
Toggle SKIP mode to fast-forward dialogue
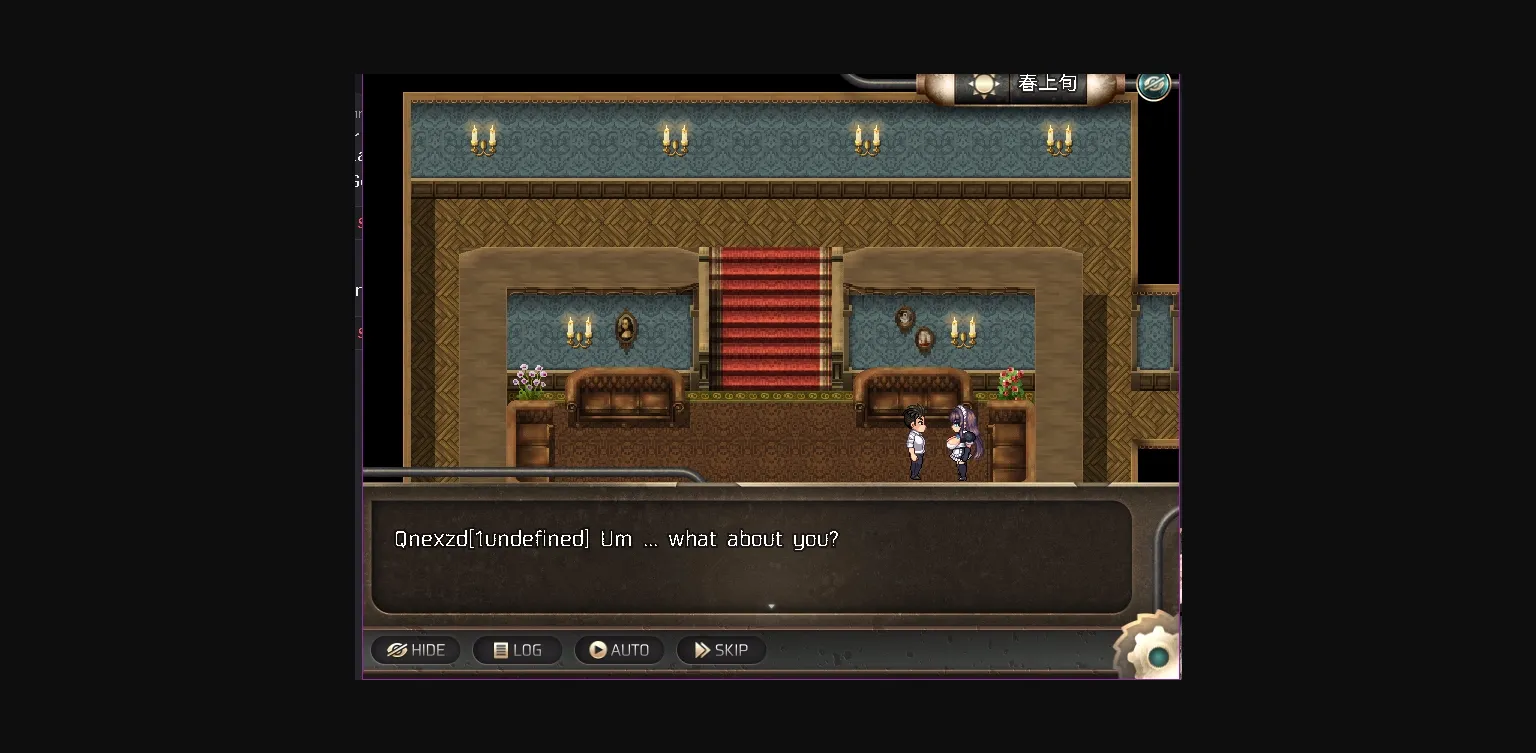(721, 650)
